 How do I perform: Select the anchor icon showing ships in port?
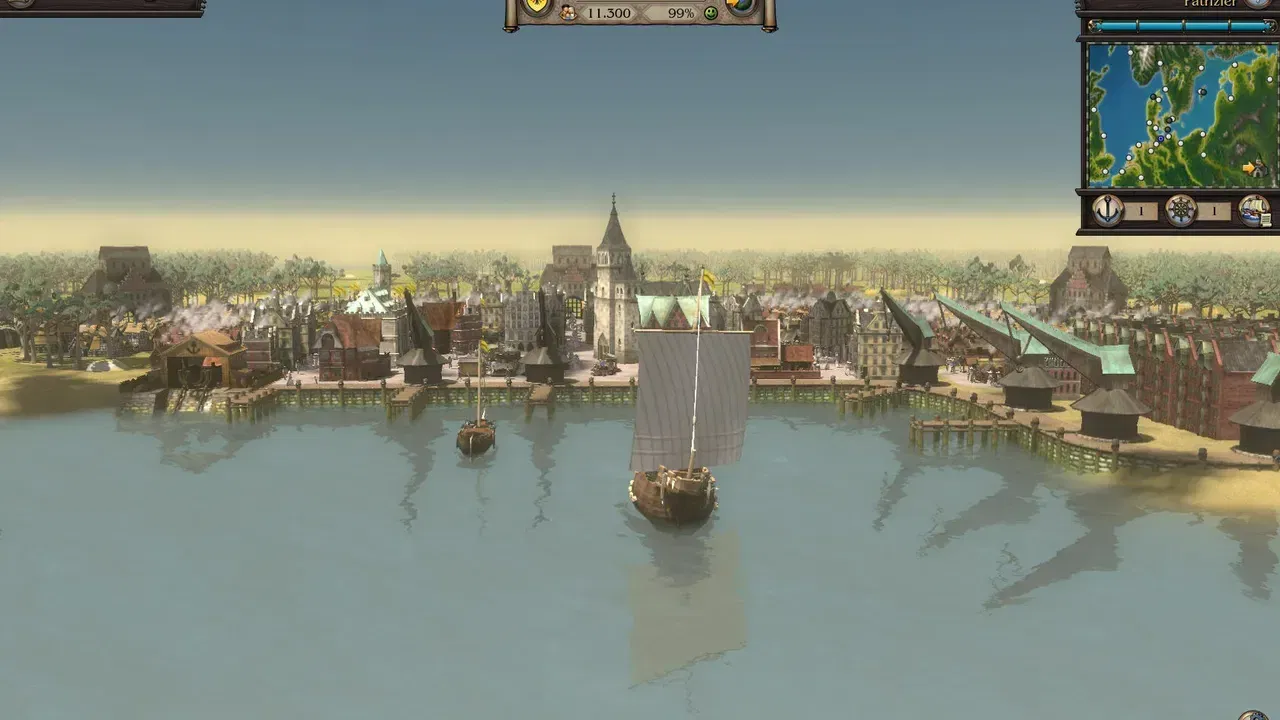tap(1106, 208)
